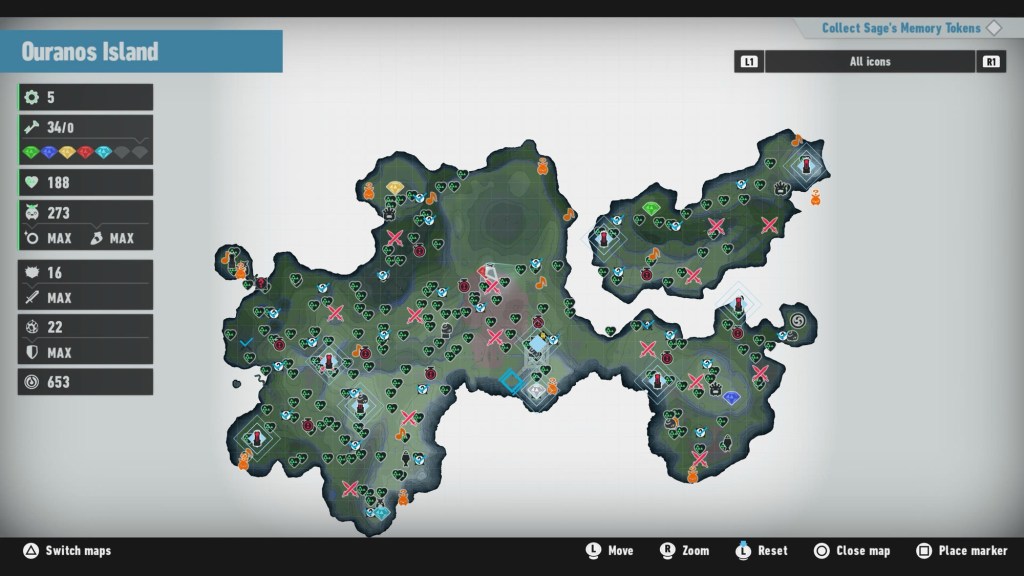This screenshot has height=576, width=1024.
Task: Click the cyan diamond map cursor
Action: tap(512, 381)
